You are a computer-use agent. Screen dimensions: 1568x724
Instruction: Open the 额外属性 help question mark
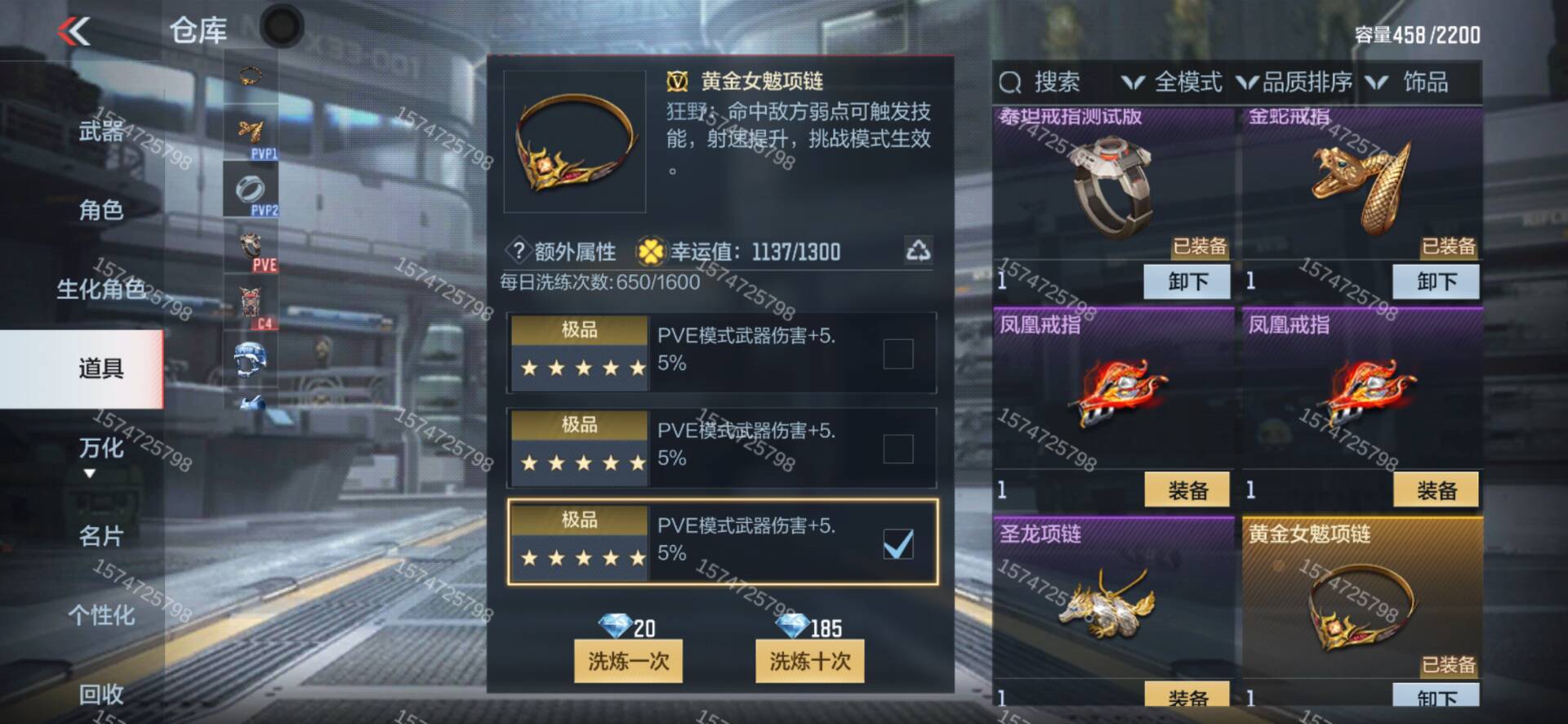click(519, 250)
